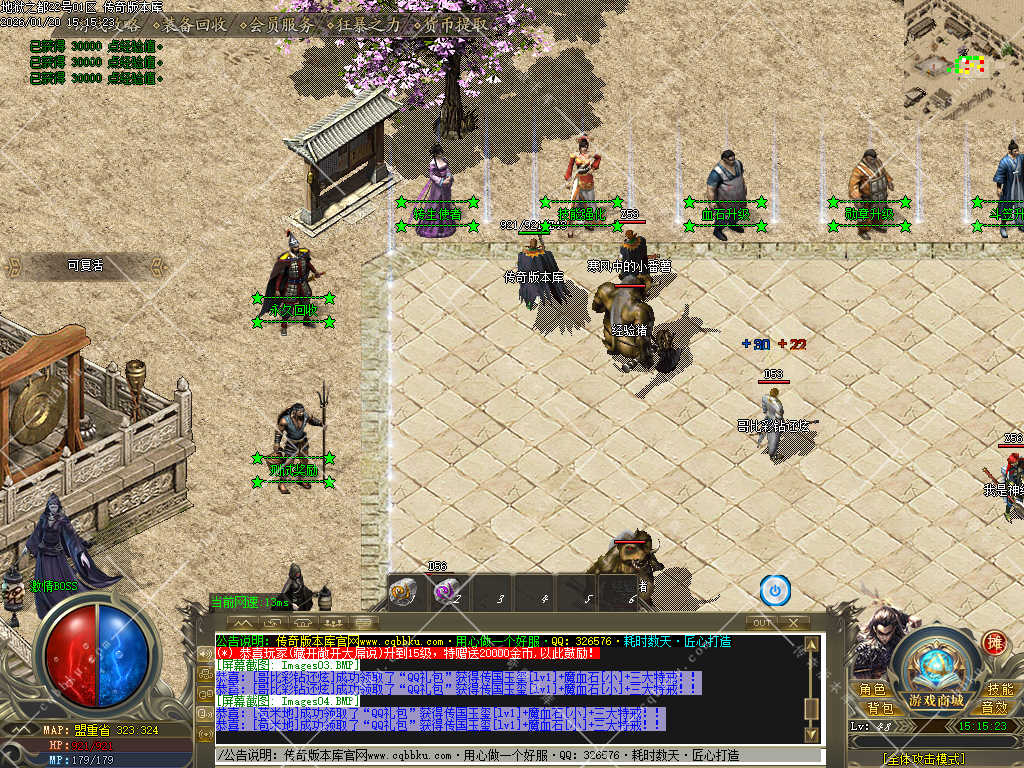This screenshot has height=768, width=1024.
Task: Click the OUT button above the chat
Action: 762,622
